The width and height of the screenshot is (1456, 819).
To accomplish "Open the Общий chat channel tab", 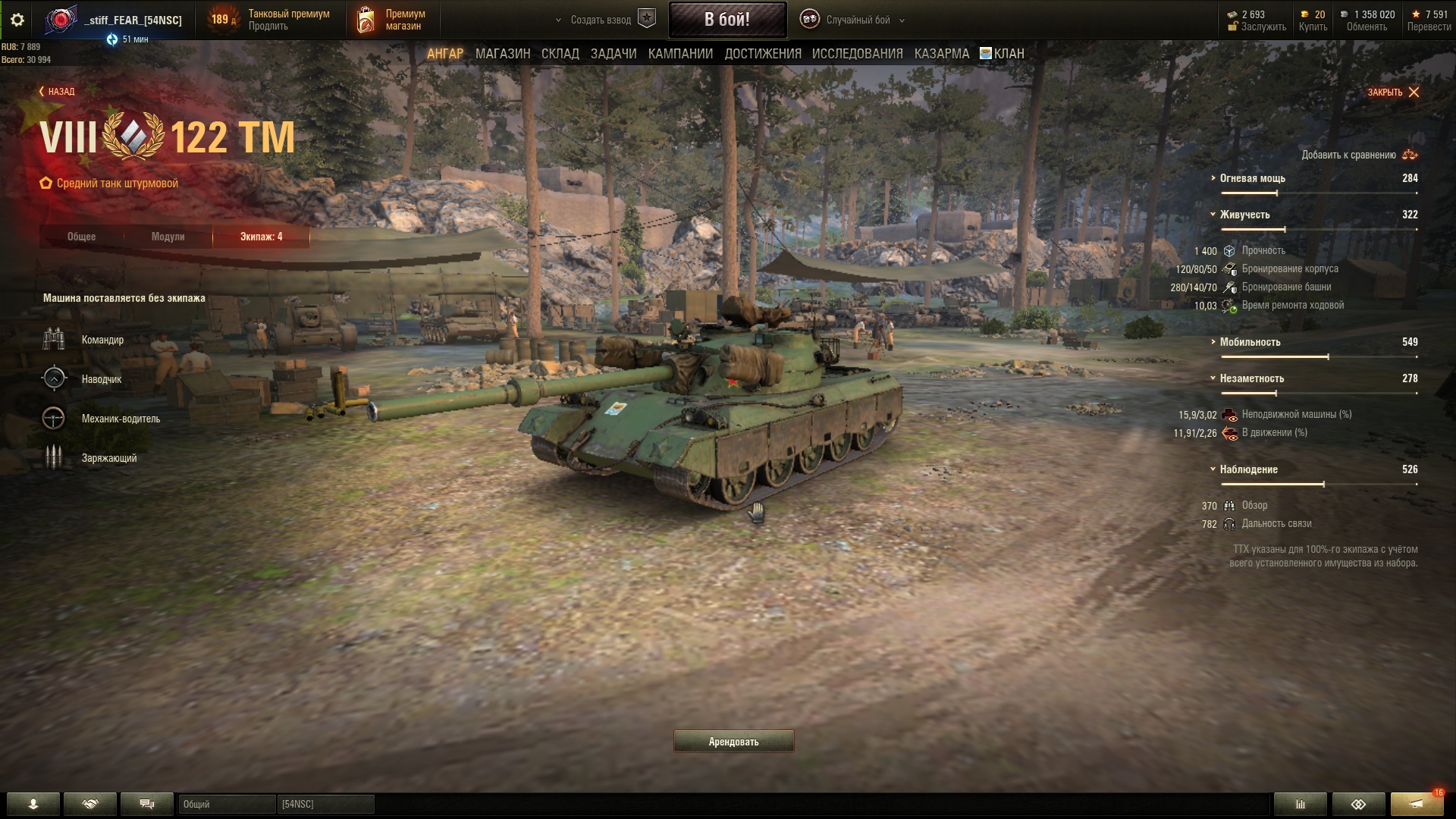I will click(226, 804).
